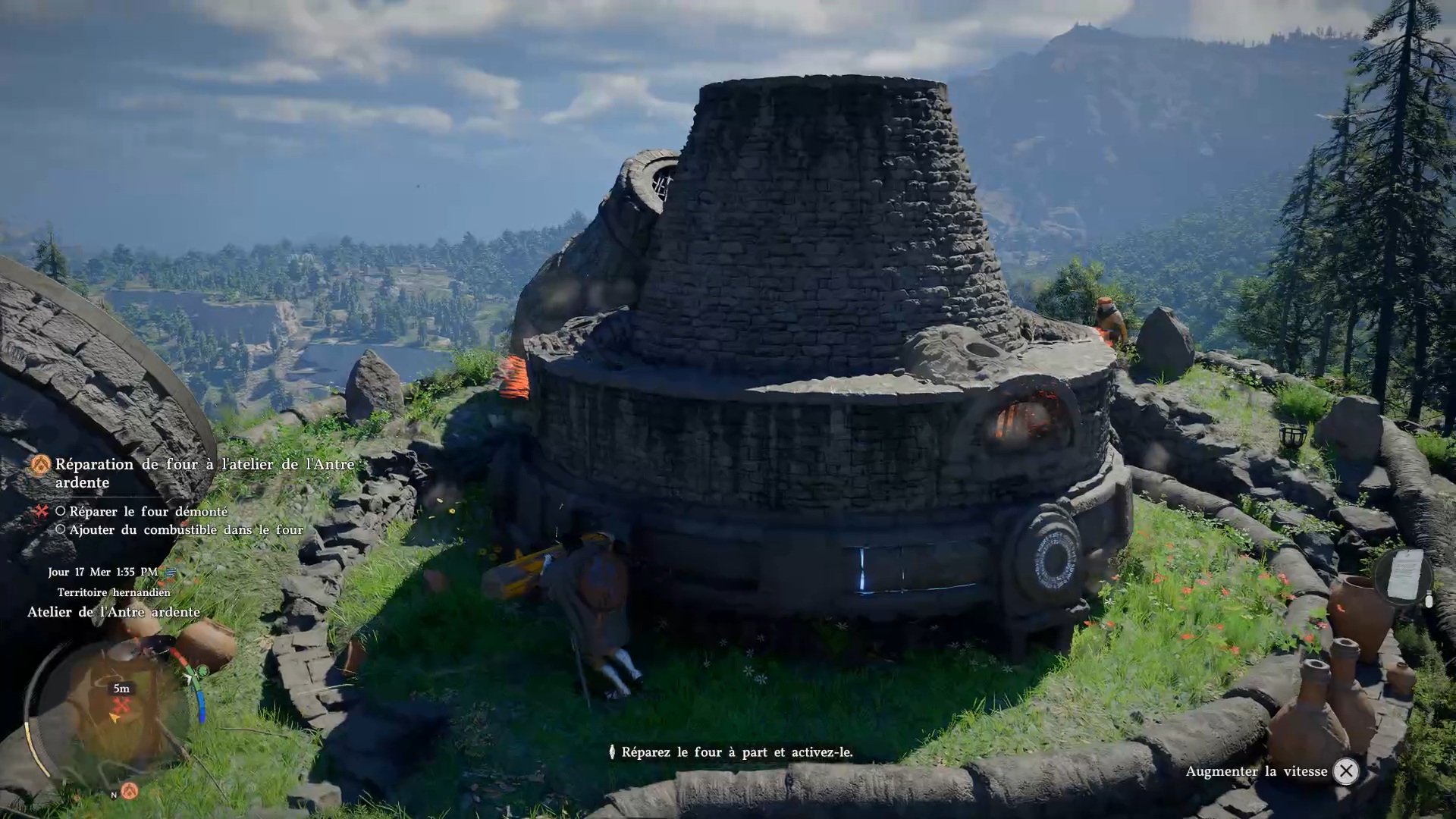Viewport: 1456px width, 819px height.
Task: Select the Réparer le four démonté objective
Action: point(148,512)
